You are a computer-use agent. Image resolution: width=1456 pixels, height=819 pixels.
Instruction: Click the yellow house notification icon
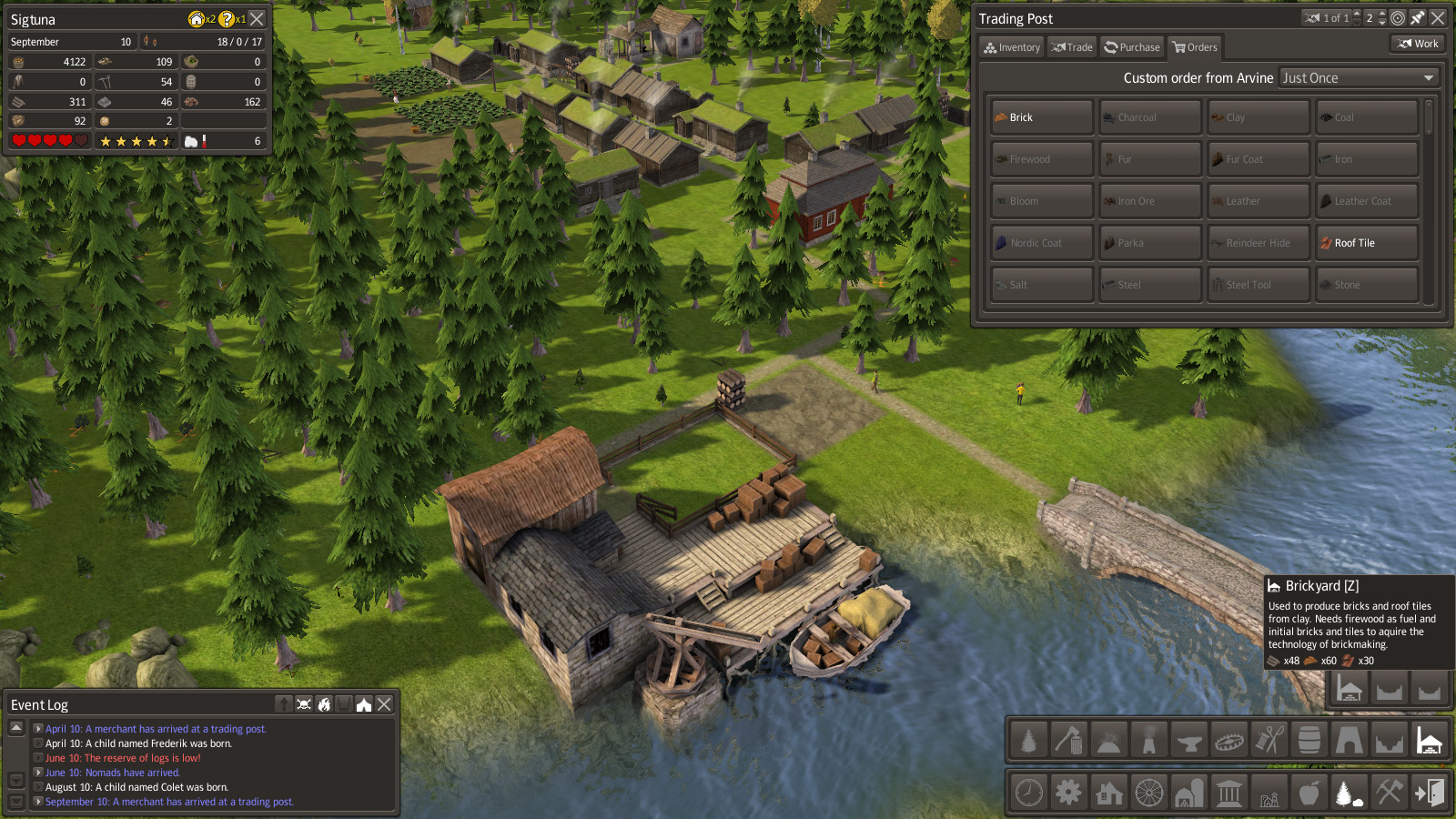pyautogui.click(x=197, y=19)
